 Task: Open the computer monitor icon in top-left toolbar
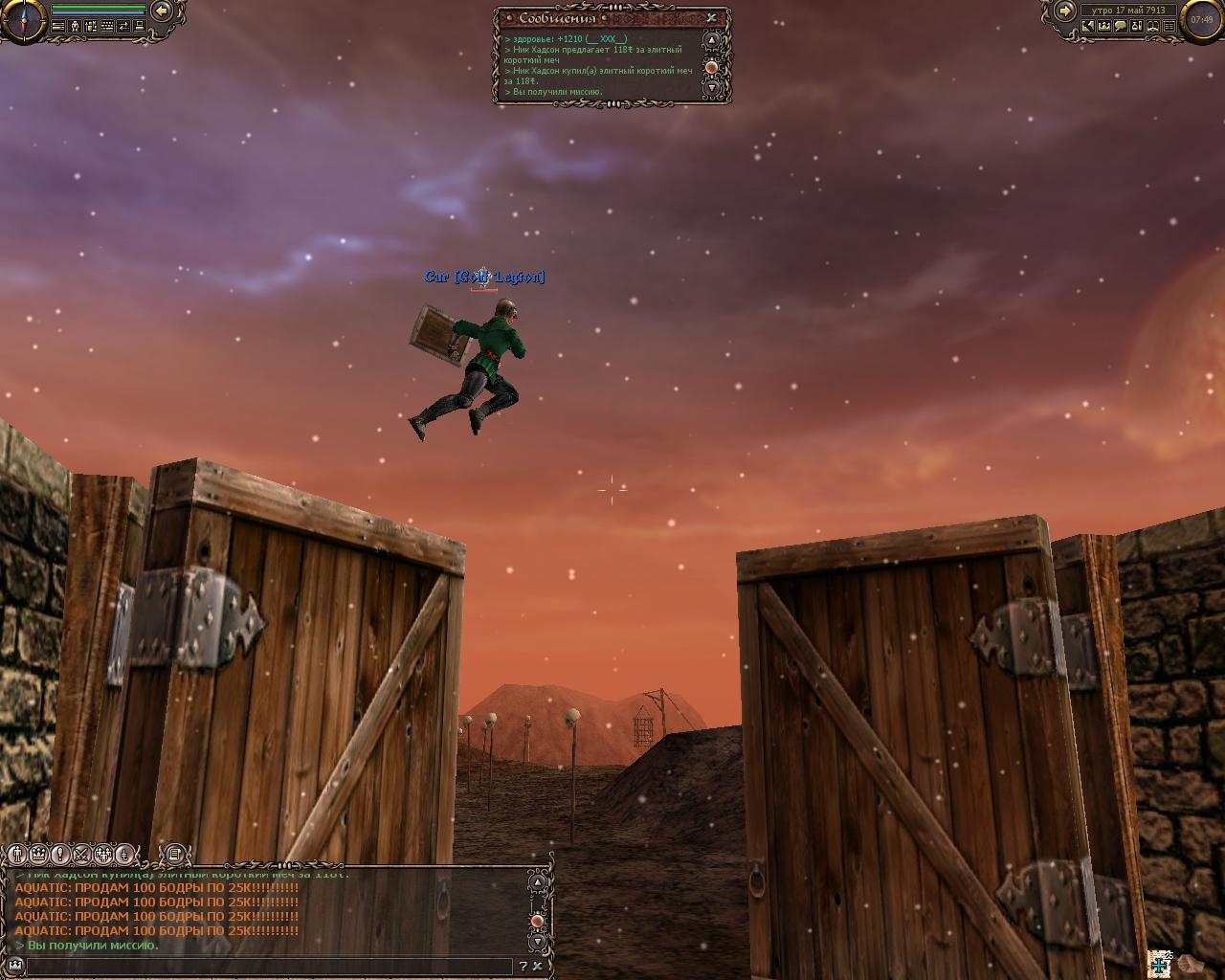140,27
